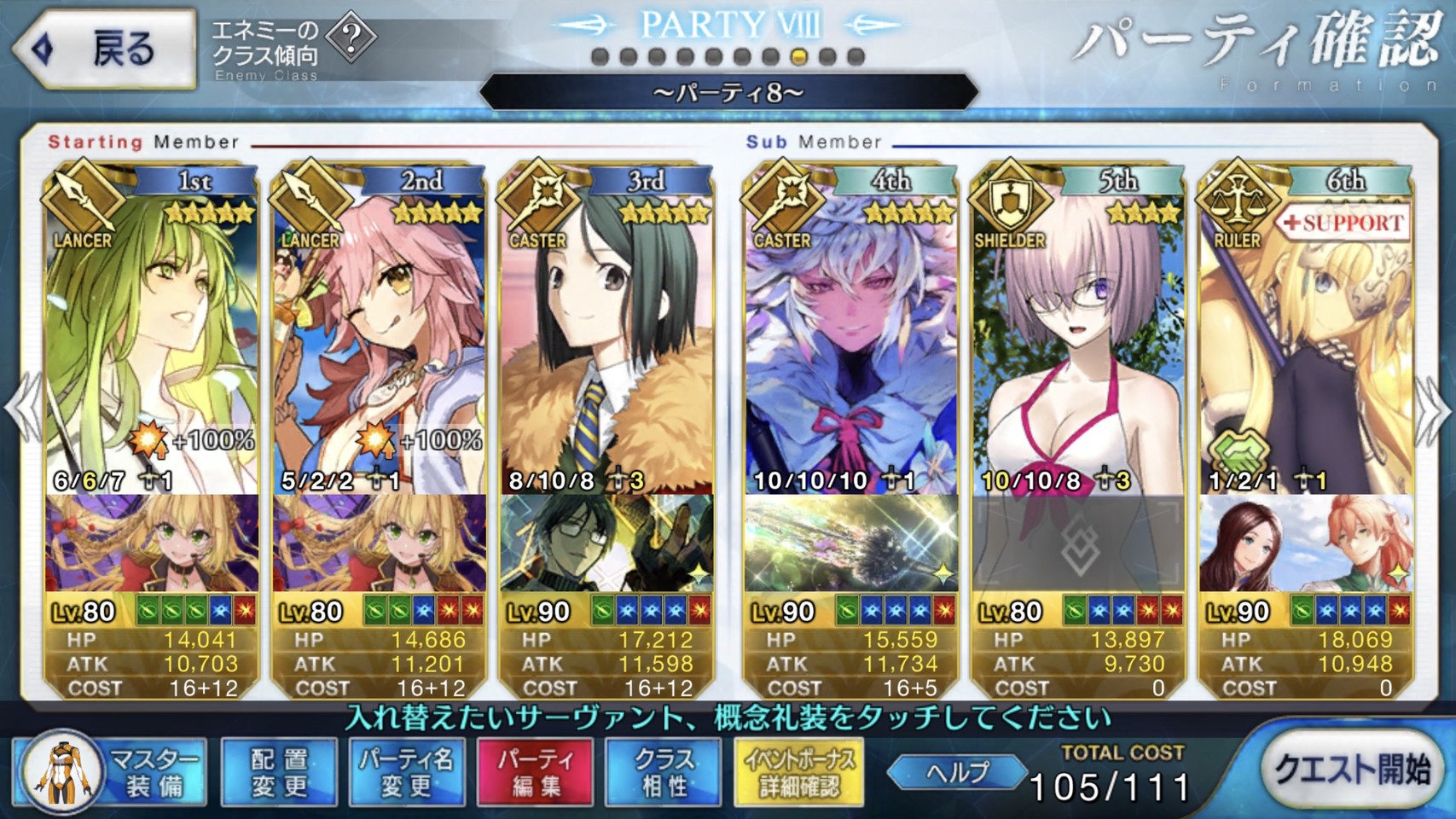
Task: Start the quest with クエスト開始
Action: 1352,770
